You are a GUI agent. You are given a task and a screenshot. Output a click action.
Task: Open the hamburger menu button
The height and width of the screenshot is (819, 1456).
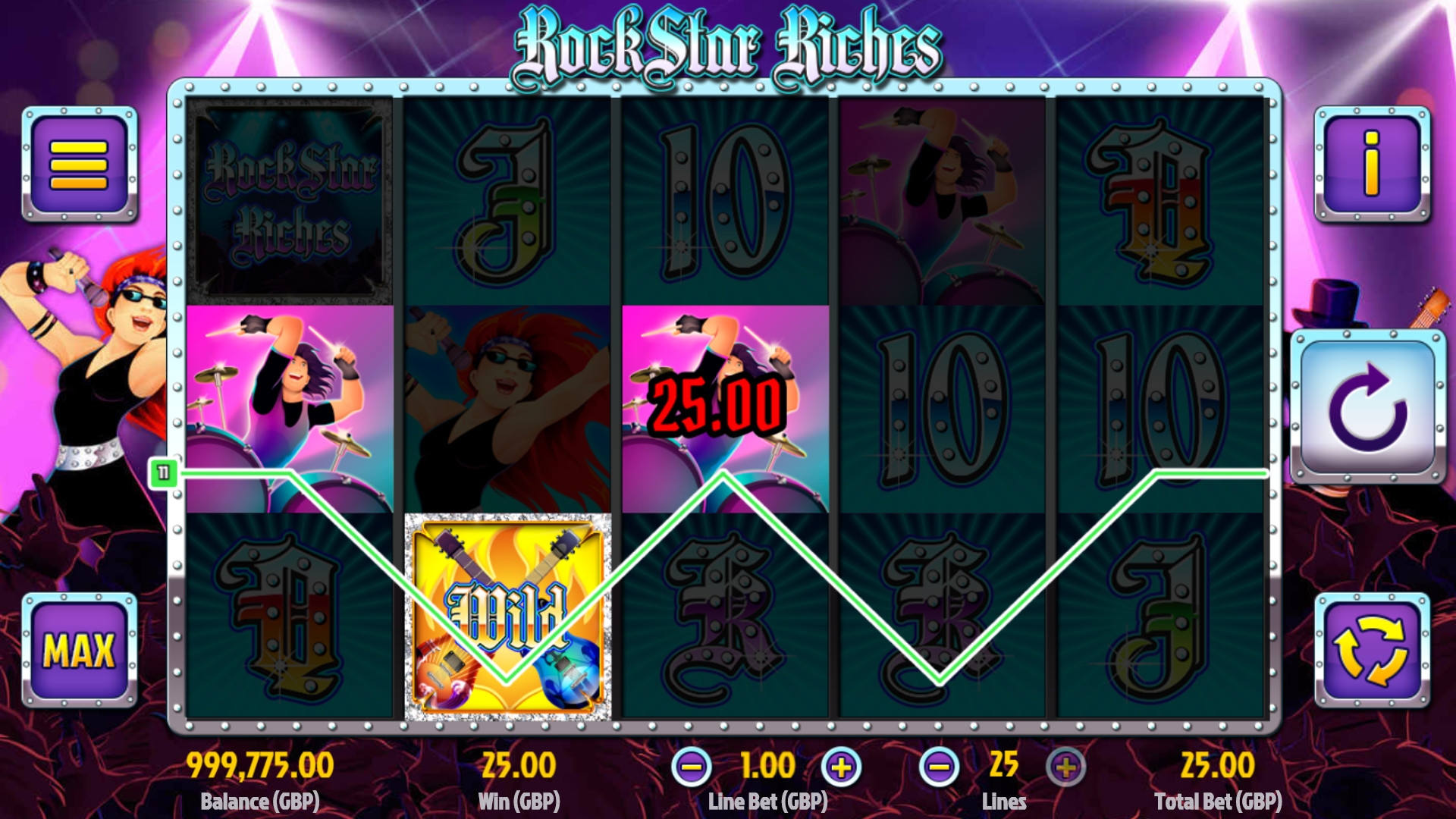(80, 163)
